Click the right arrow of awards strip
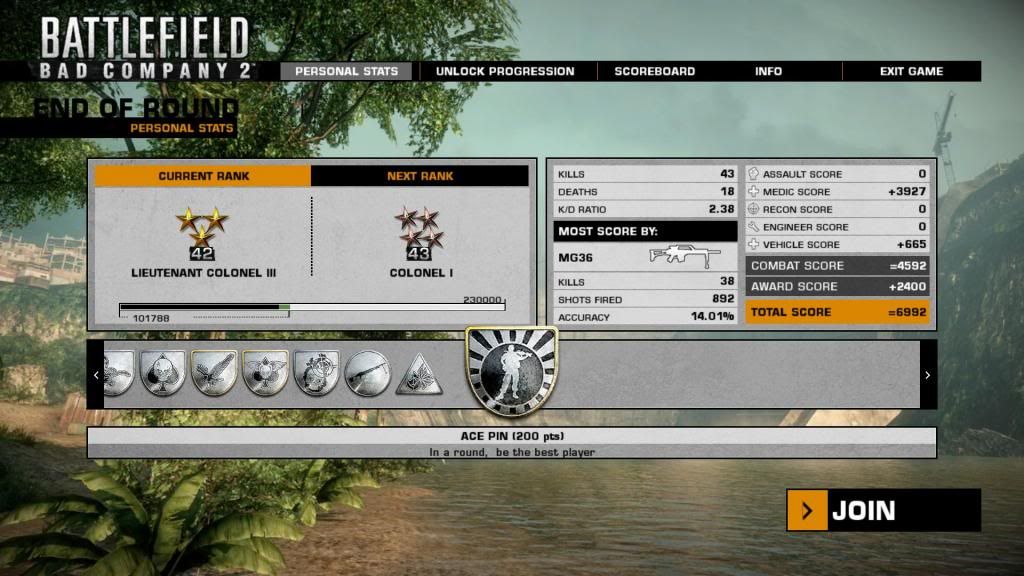Screen dimensions: 1024x576 point(928,375)
